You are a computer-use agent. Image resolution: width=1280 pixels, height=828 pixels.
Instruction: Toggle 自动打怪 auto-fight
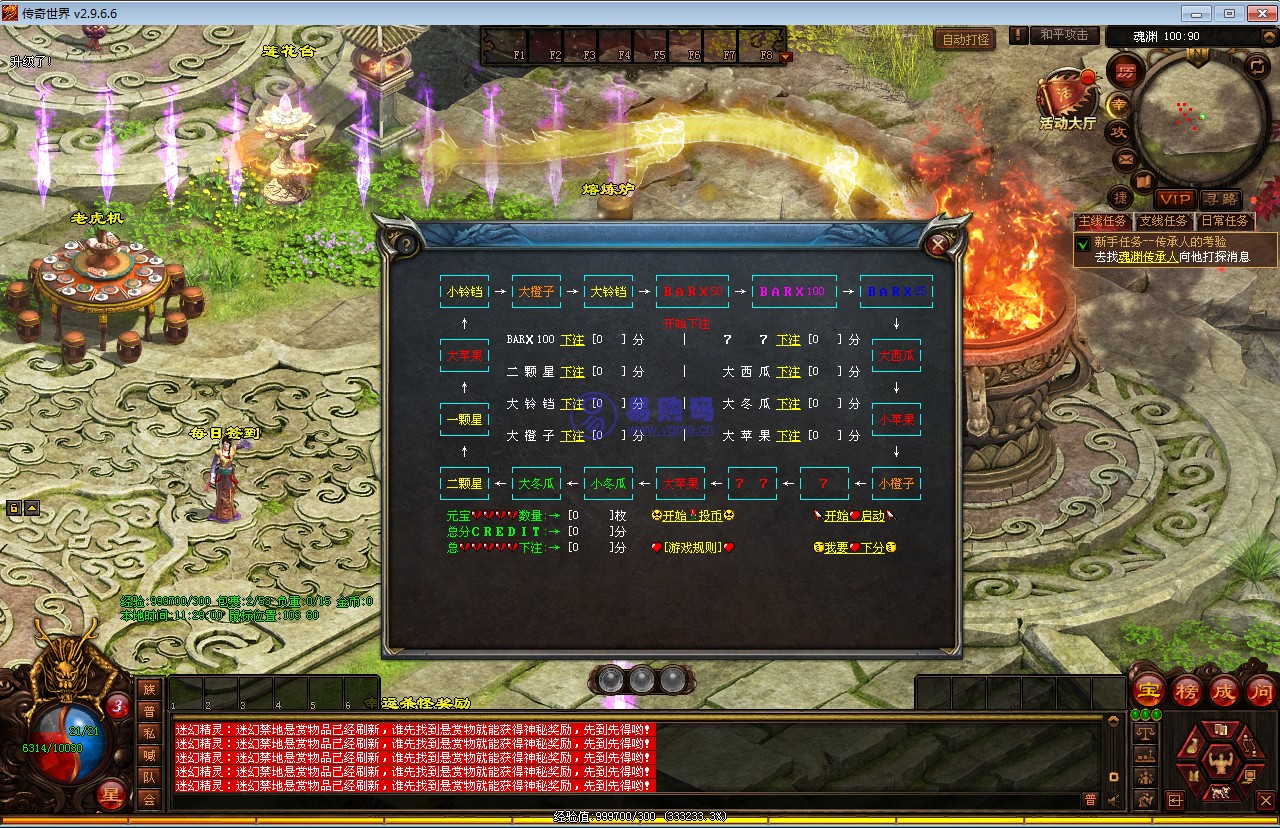tap(965, 40)
